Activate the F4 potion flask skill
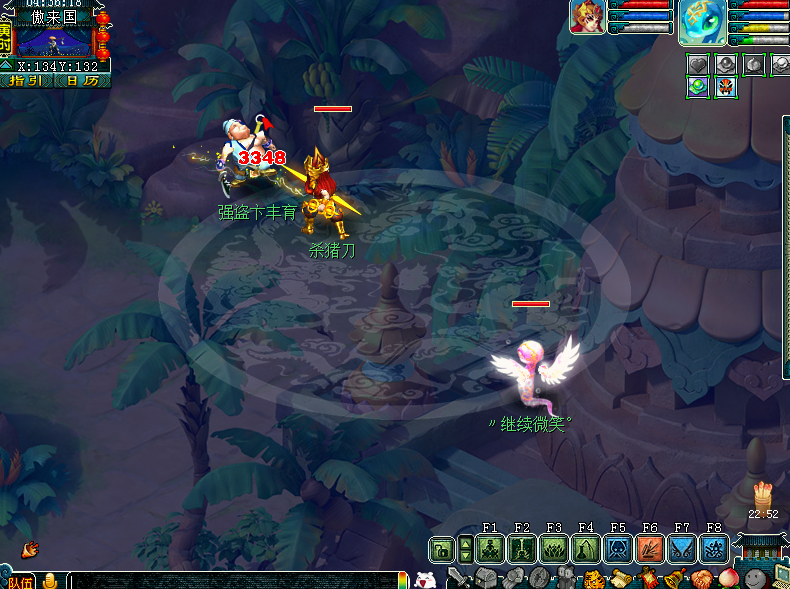This screenshot has width=790, height=589. click(x=585, y=549)
